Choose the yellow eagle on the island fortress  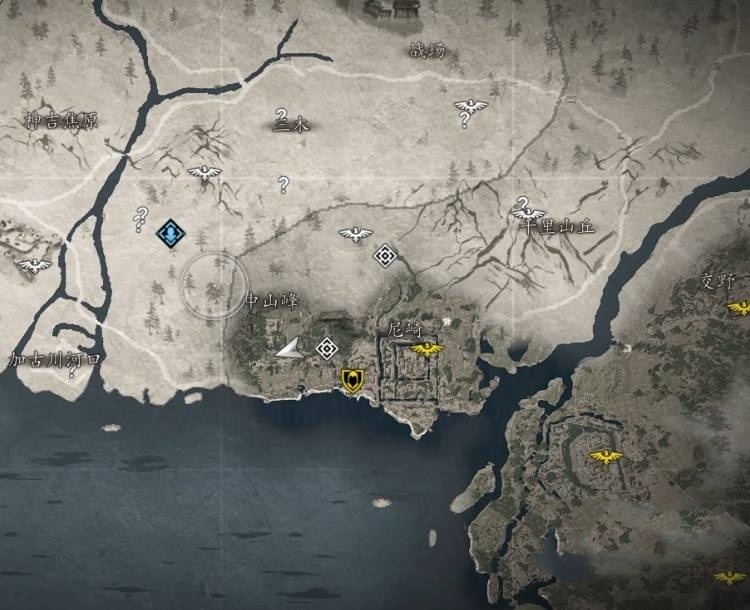(605, 456)
